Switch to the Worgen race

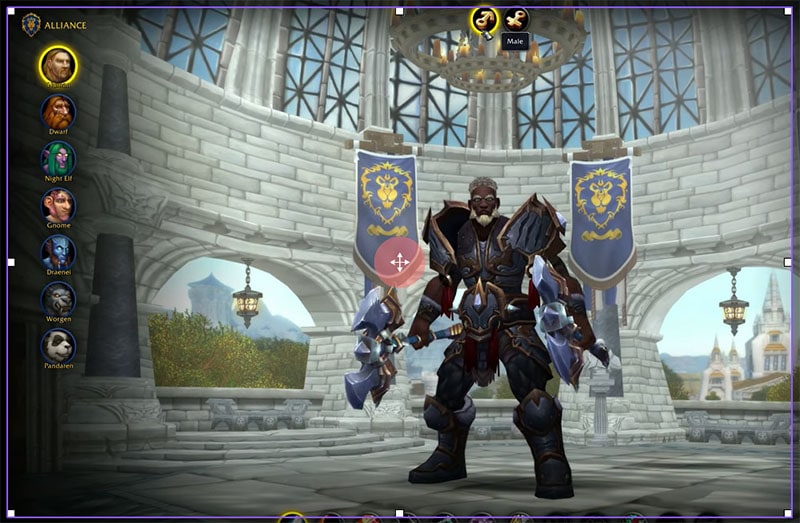(58, 298)
